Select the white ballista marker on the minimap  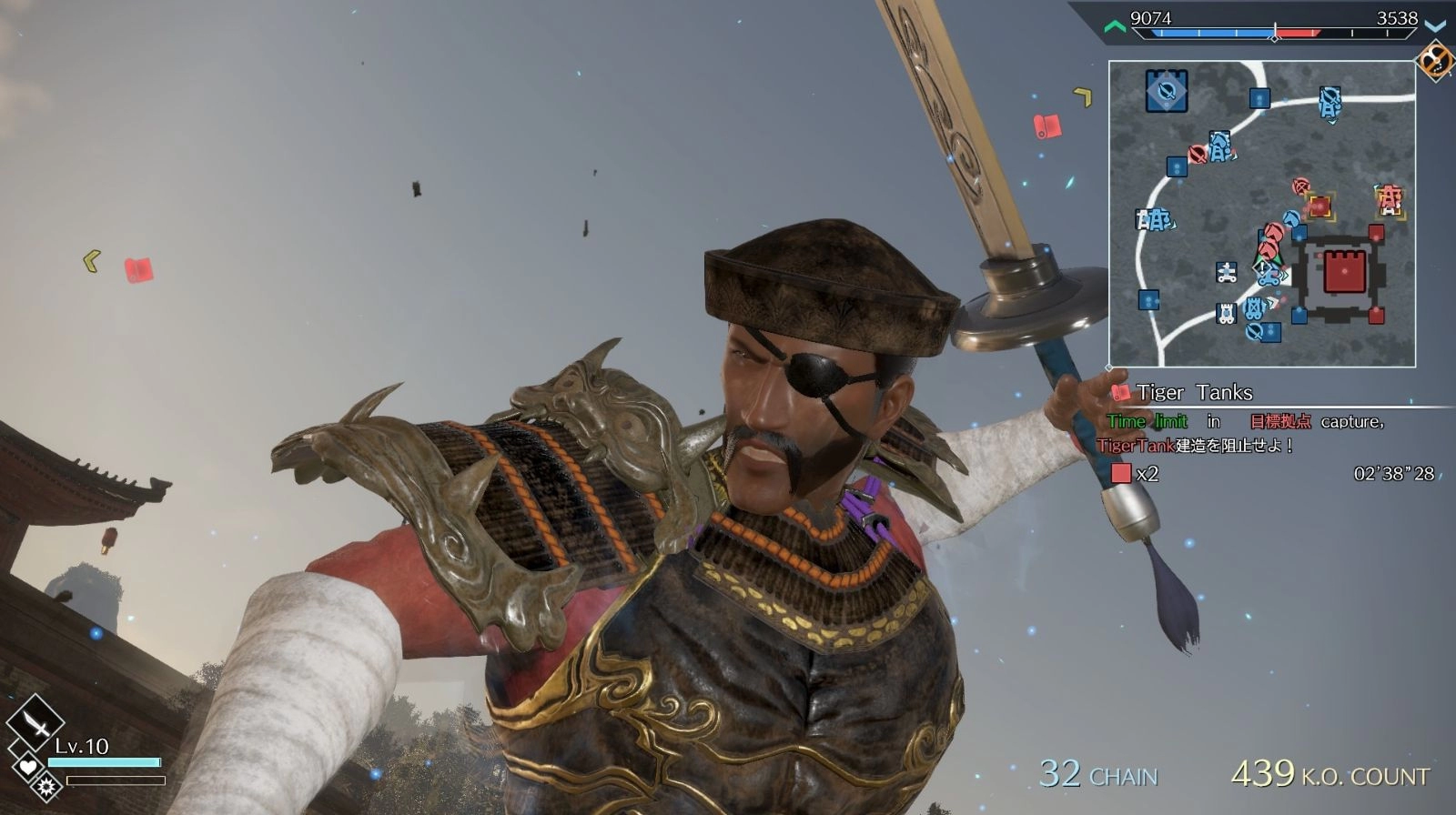pyautogui.click(x=1227, y=272)
